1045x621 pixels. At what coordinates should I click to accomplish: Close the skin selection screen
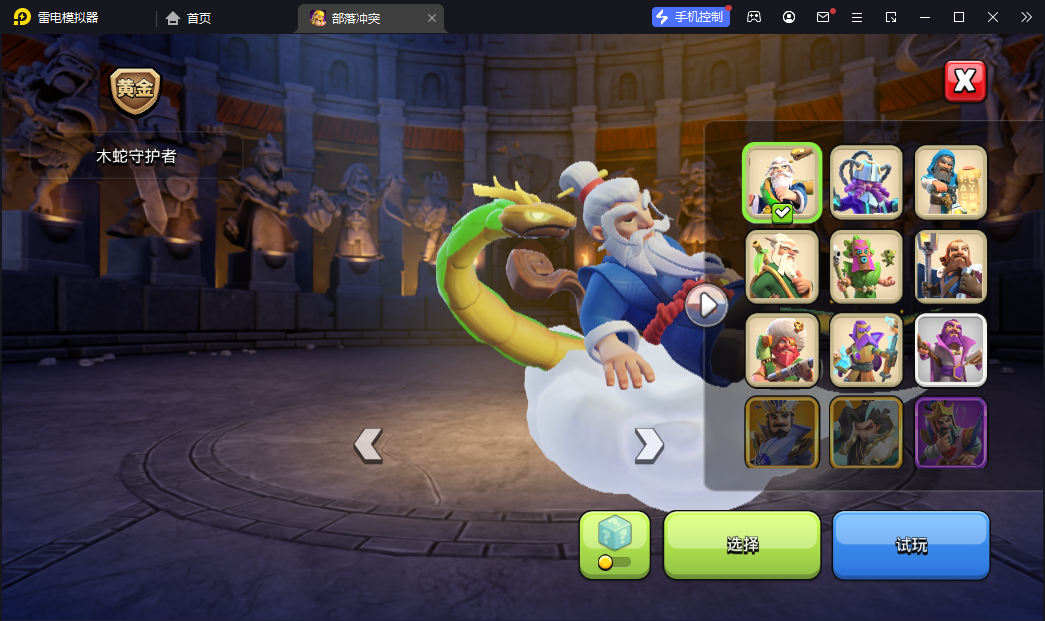click(x=965, y=81)
